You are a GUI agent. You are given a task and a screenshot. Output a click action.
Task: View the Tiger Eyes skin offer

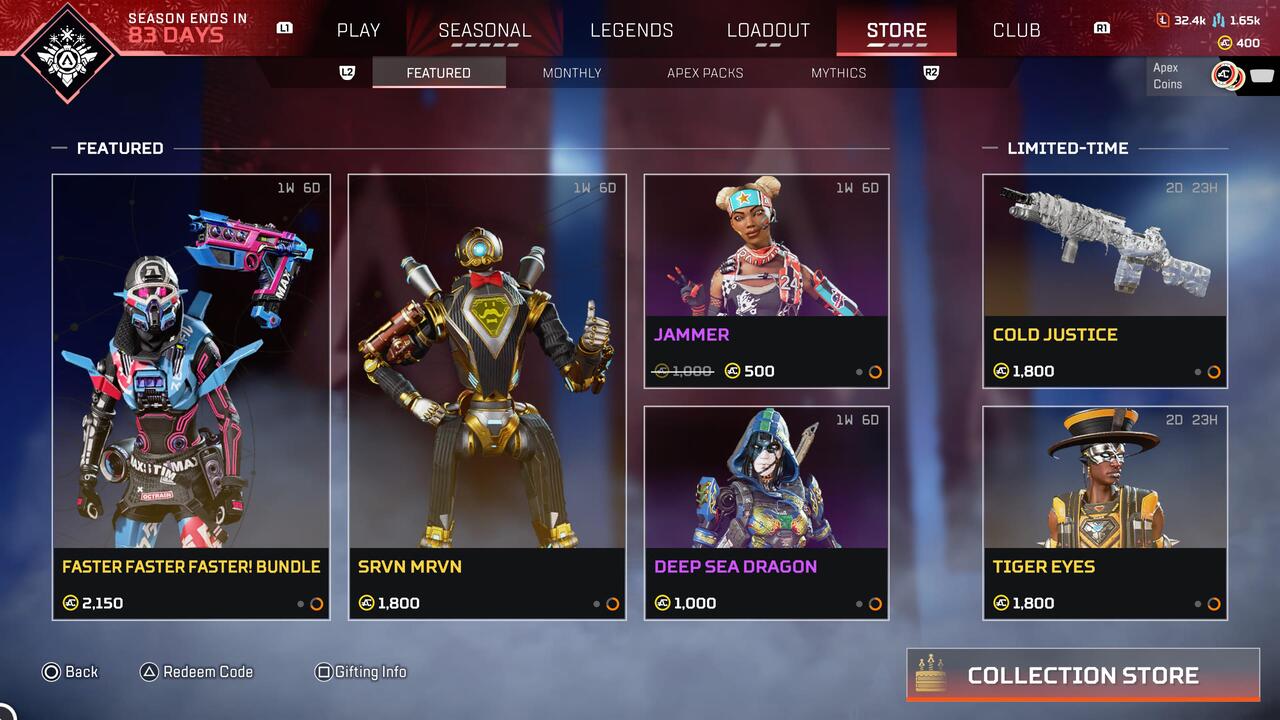coord(1105,512)
